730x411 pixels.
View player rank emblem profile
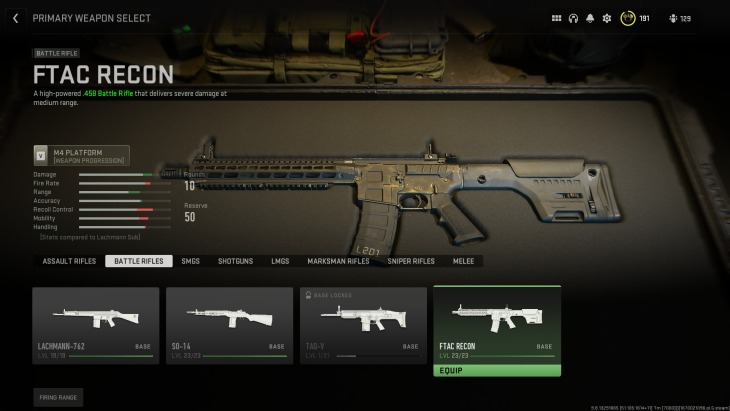point(628,18)
